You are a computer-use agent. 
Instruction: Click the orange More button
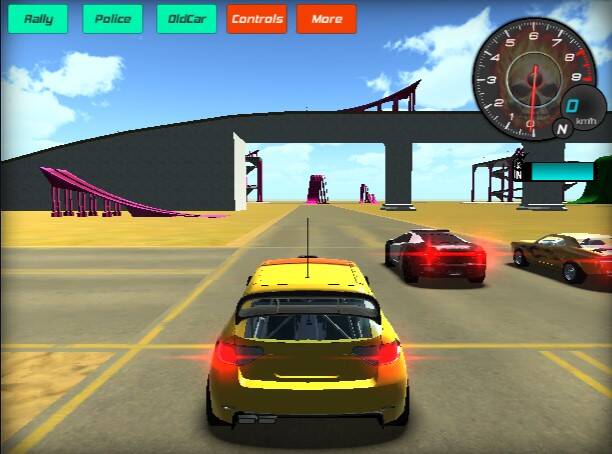[326, 19]
